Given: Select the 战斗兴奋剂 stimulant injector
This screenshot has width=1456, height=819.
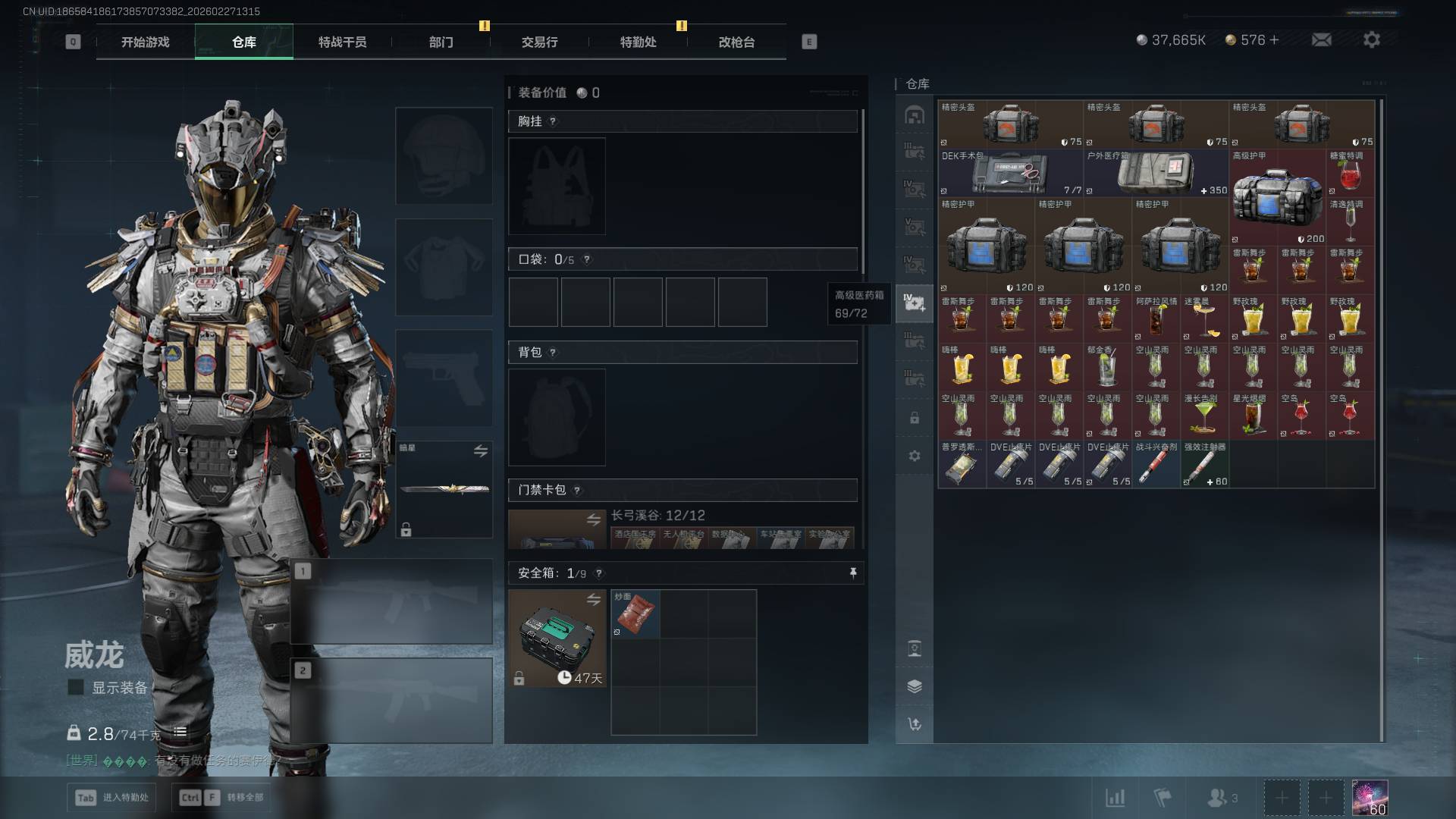Looking at the screenshot, I should click(1156, 464).
